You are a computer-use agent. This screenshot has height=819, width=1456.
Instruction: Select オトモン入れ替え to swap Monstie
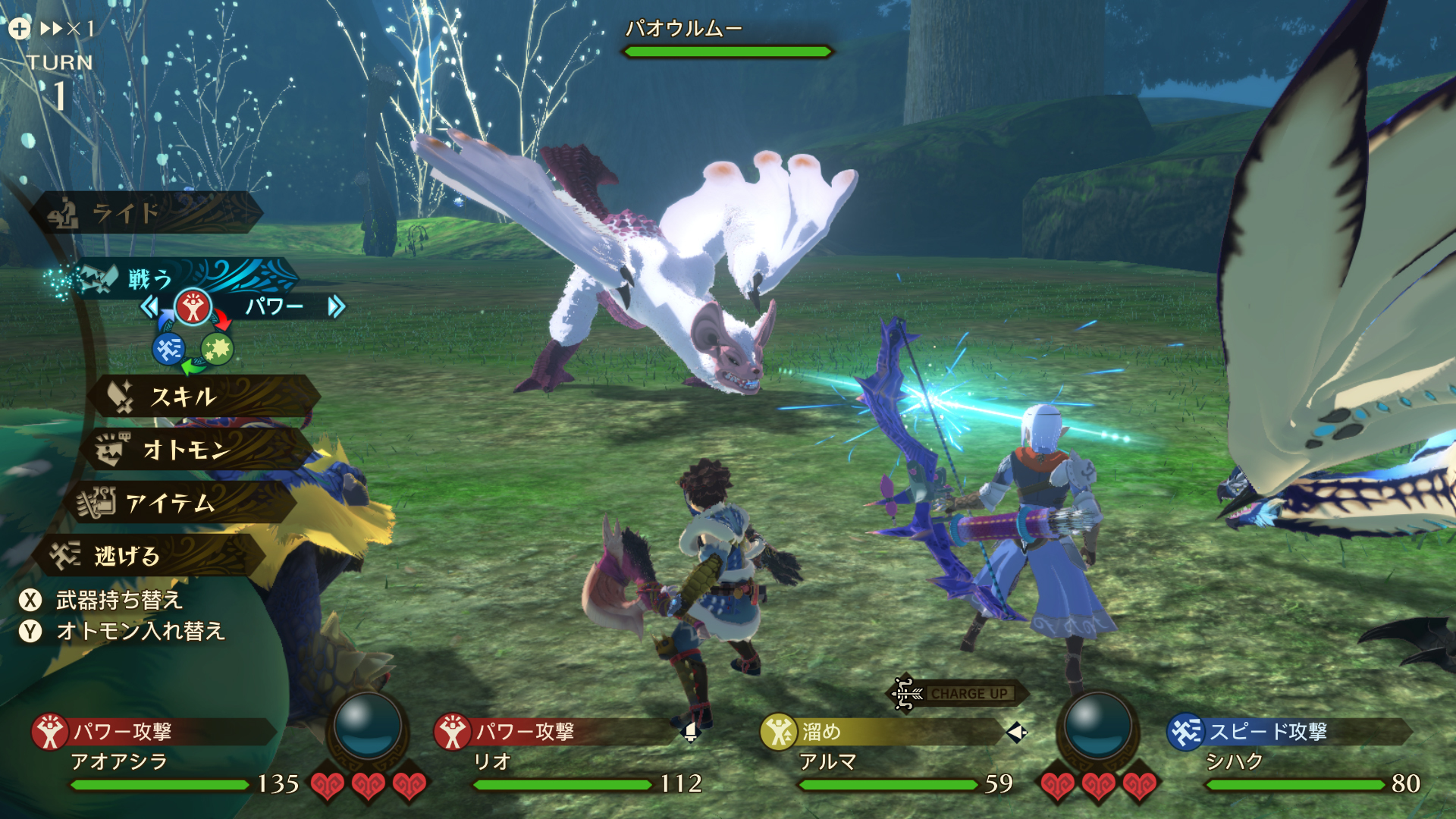pyautogui.click(x=139, y=631)
